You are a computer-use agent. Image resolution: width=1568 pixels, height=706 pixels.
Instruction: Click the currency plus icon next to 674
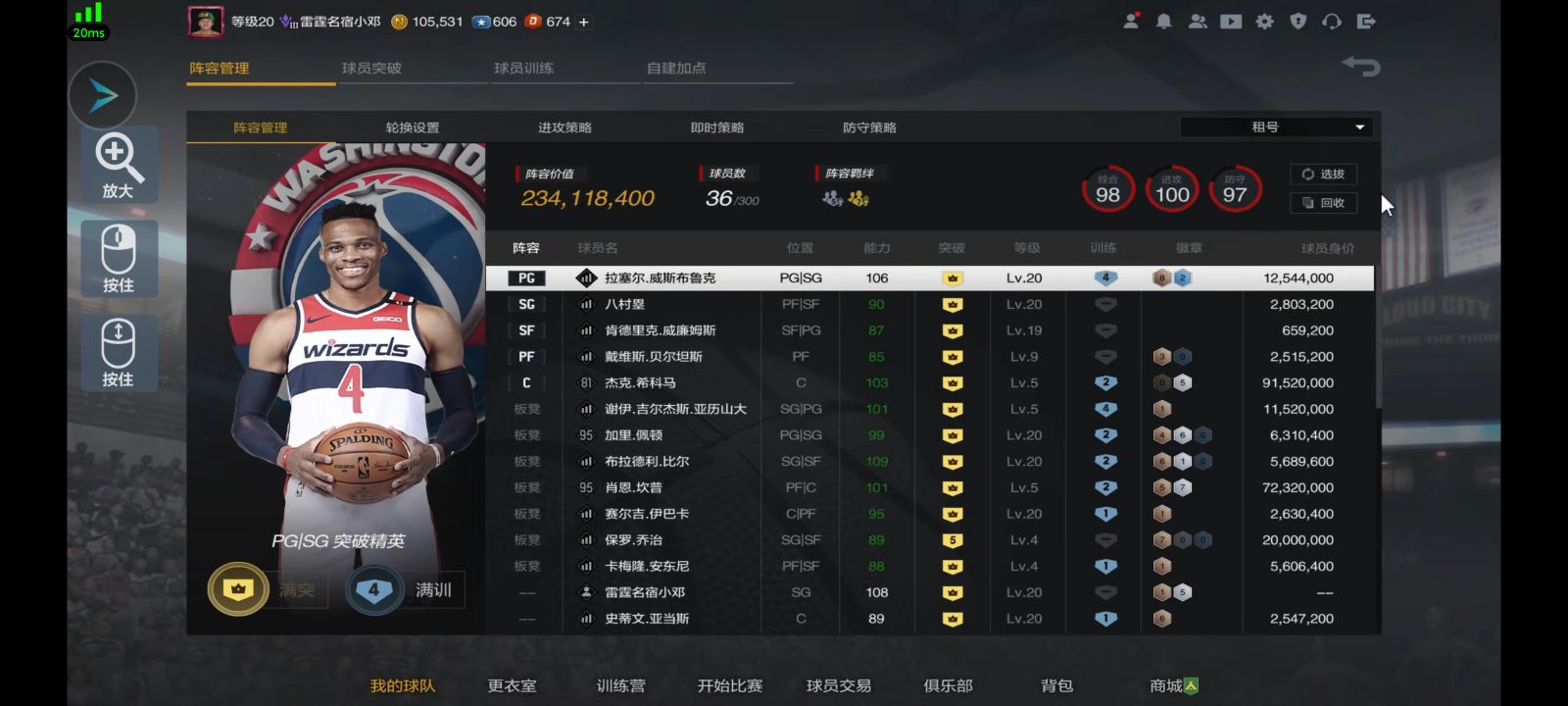[583, 21]
